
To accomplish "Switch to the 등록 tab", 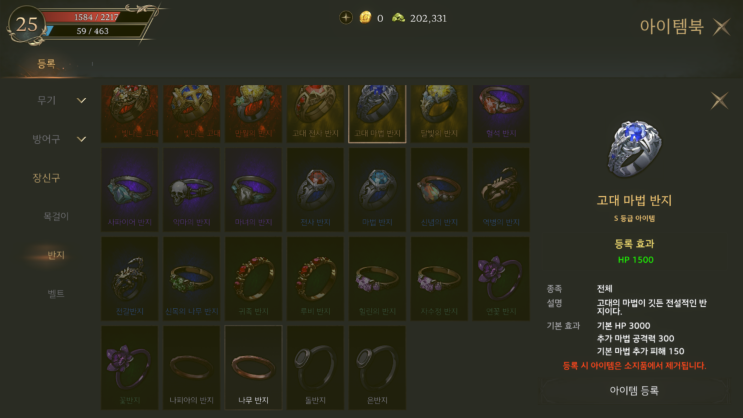I will tap(47, 64).
